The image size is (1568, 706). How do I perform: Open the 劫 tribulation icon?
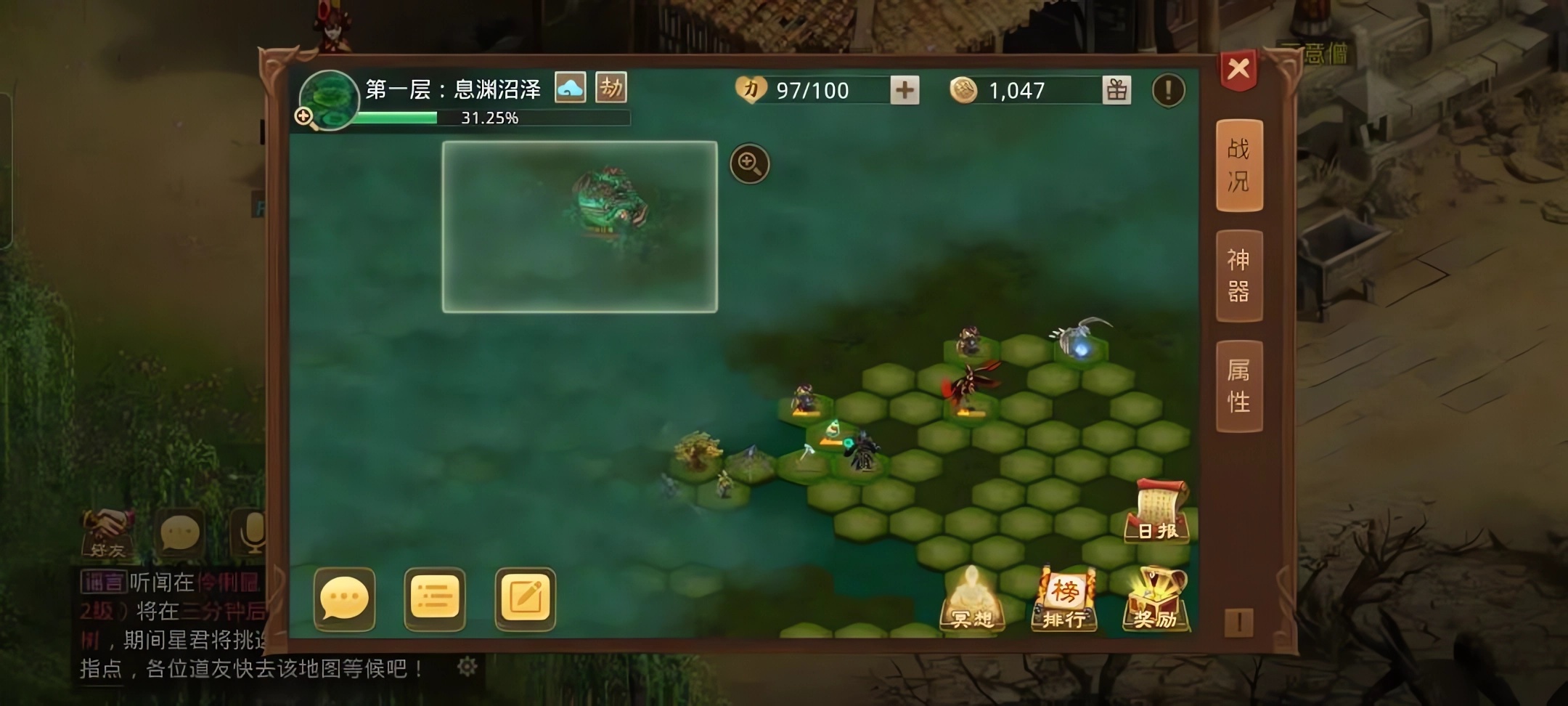click(x=611, y=89)
